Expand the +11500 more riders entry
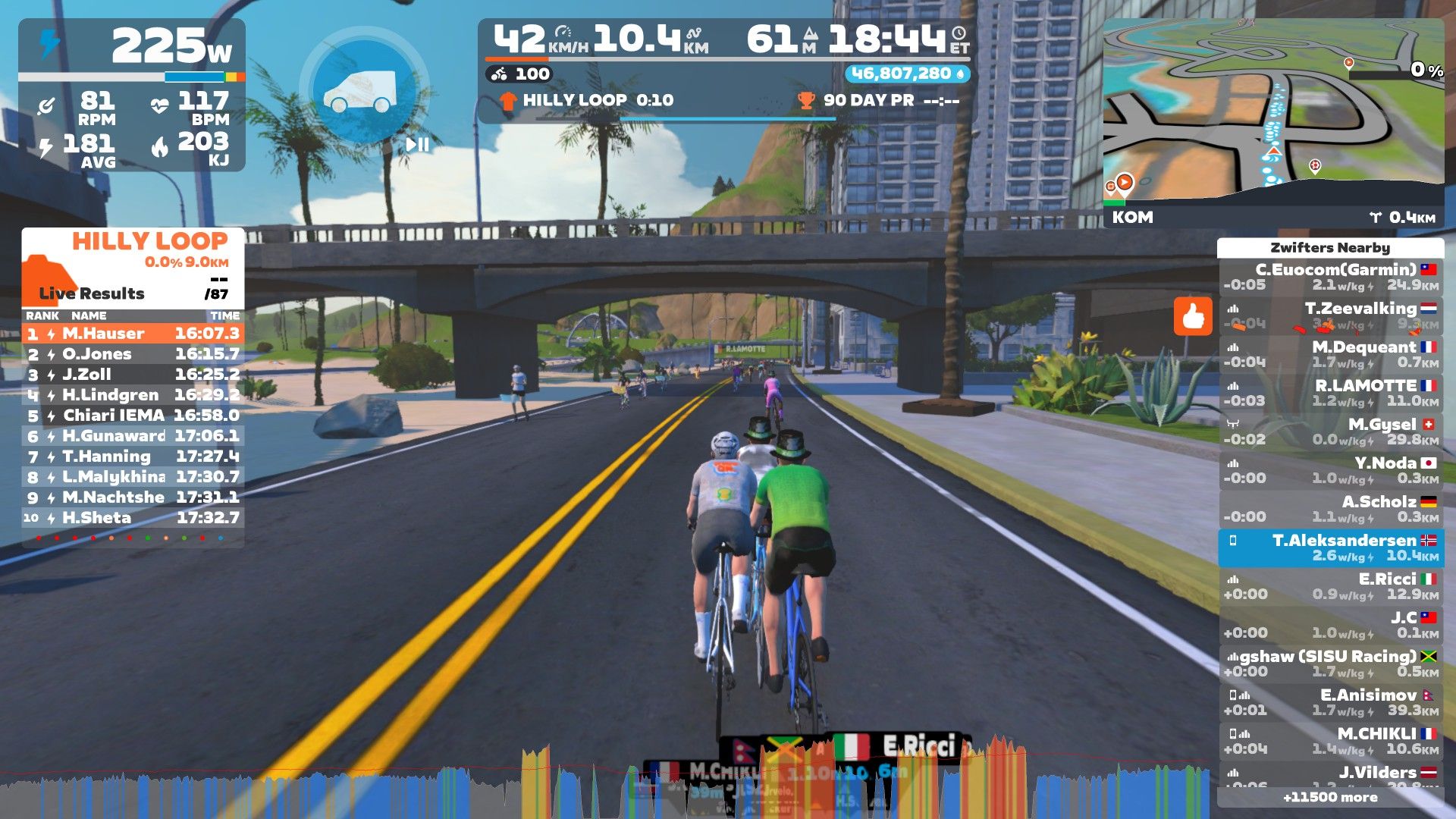1456x819 pixels. (1330, 797)
